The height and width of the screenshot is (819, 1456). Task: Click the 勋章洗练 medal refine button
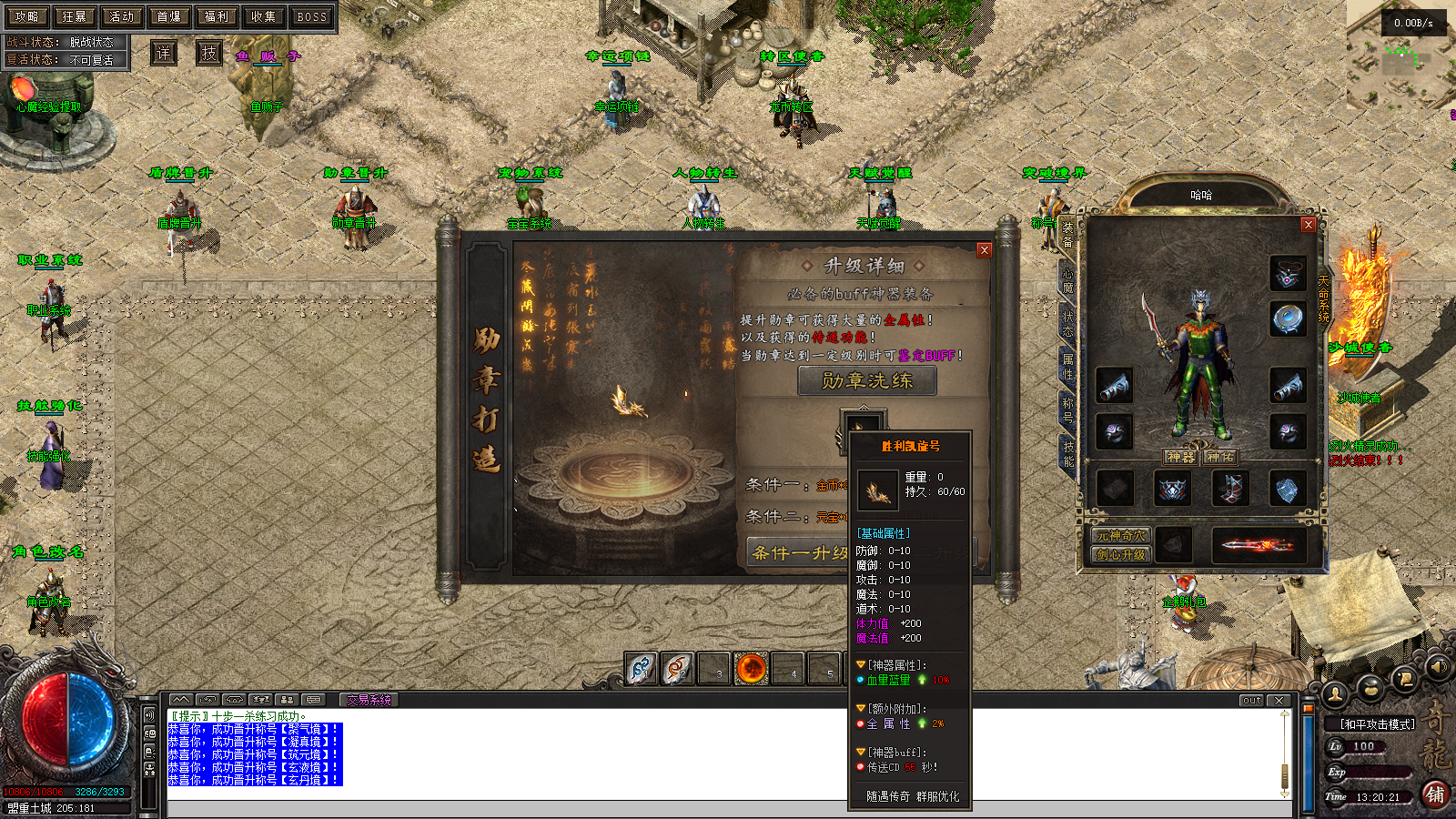[866, 380]
